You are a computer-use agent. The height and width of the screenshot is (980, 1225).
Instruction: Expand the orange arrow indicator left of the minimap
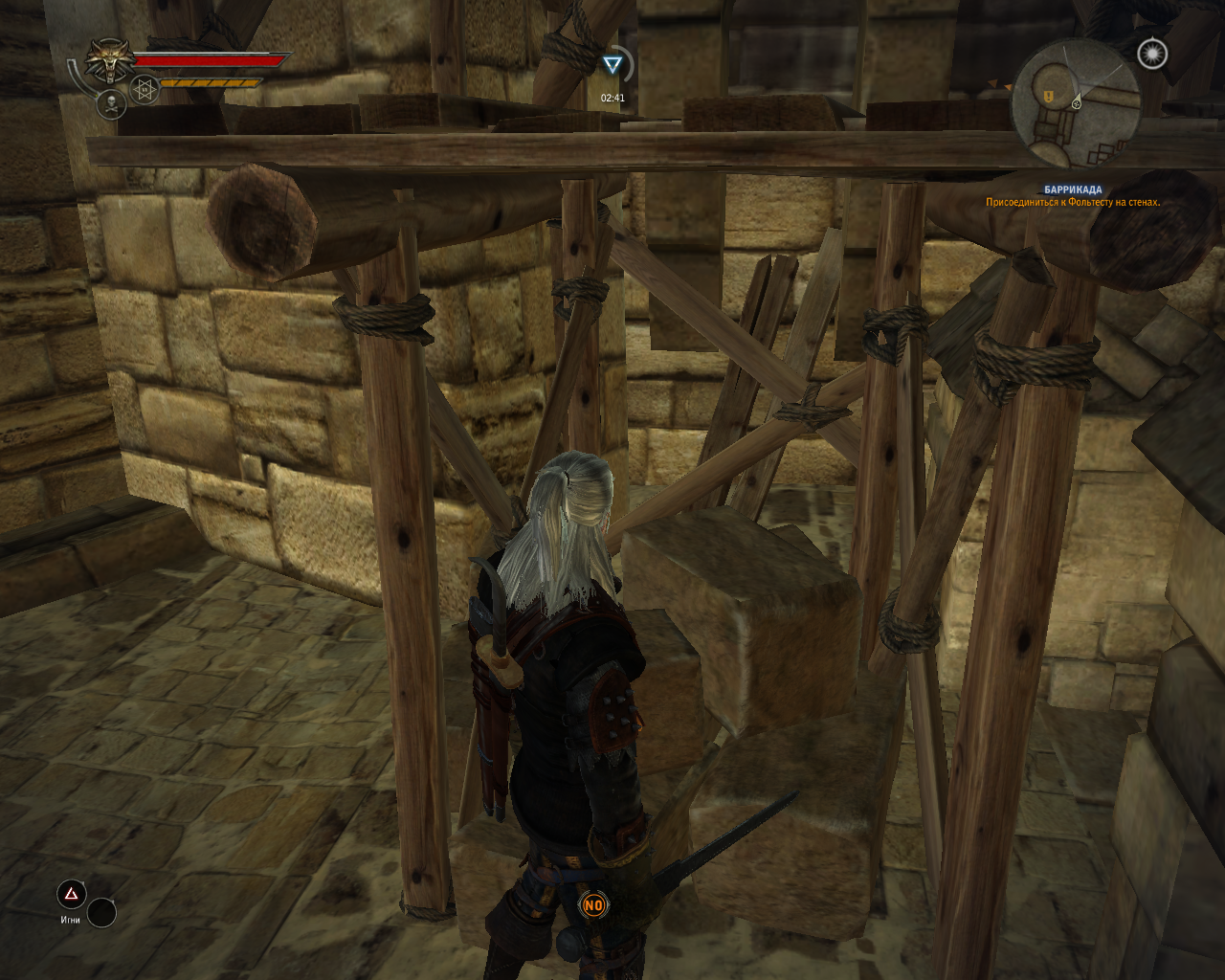tap(991, 84)
